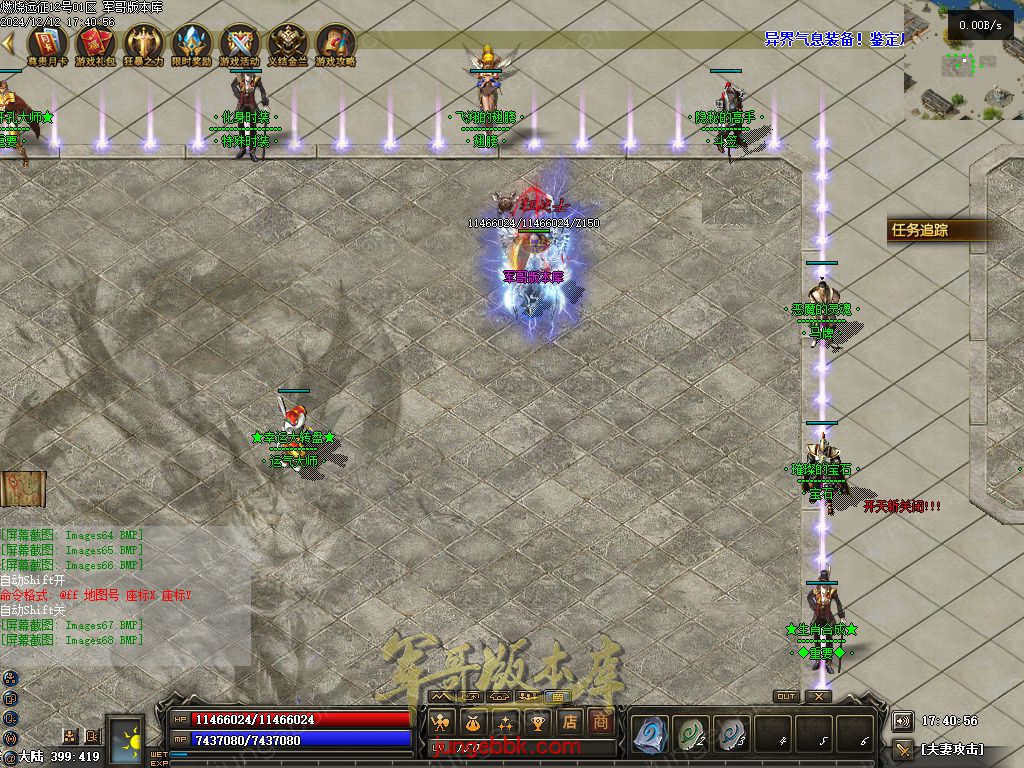Viewport: 1024px width, 768px height.
Task: Open the 游戏活动 events icon
Action: pyautogui.click(x=239, y=44)
